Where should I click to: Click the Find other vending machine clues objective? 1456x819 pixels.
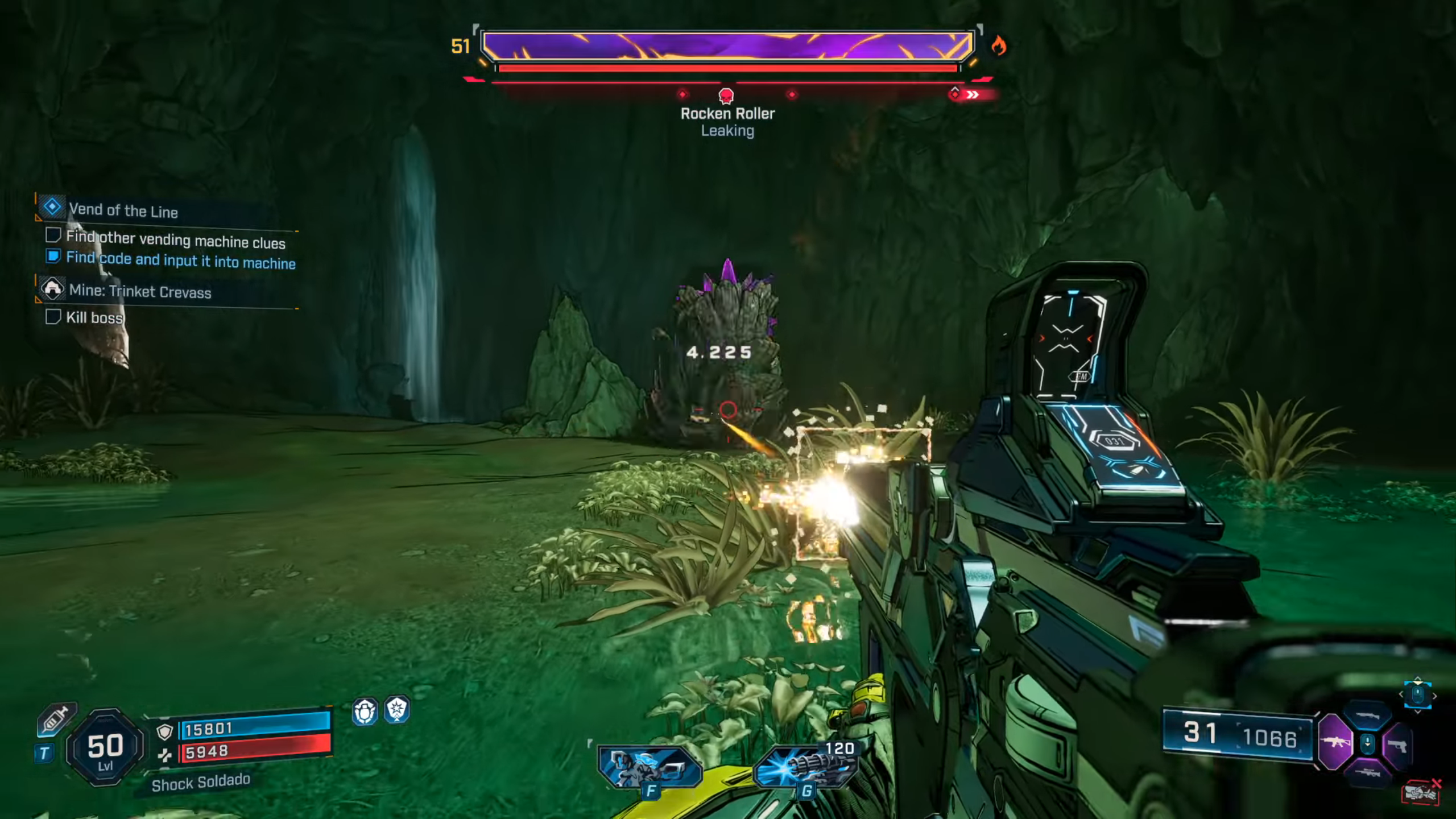tap(175, 240)
